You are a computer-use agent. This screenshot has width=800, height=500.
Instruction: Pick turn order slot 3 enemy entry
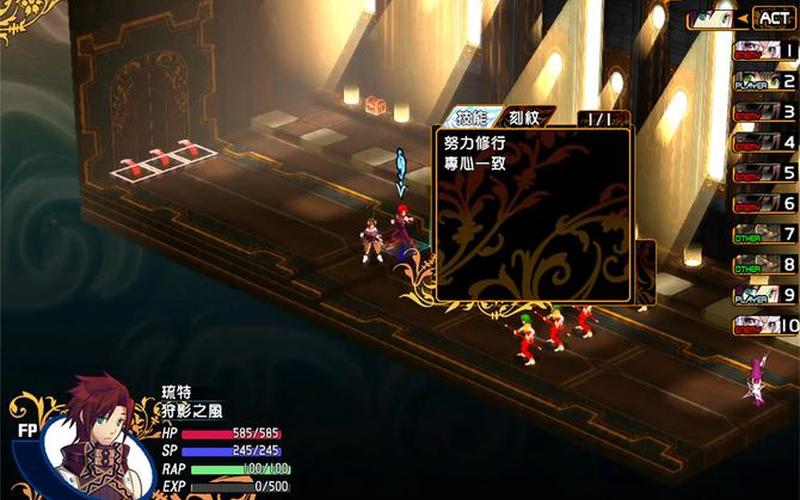[757, 112]
